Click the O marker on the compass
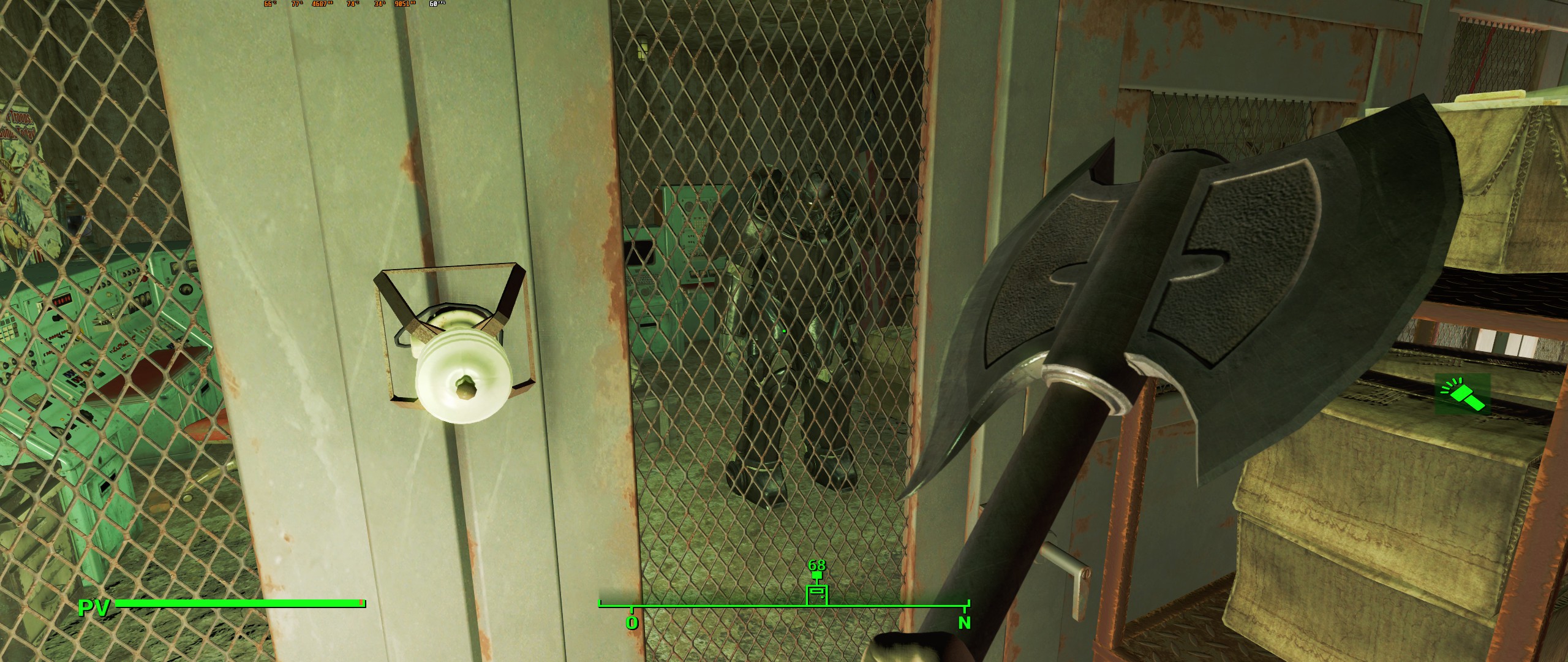 632,622
